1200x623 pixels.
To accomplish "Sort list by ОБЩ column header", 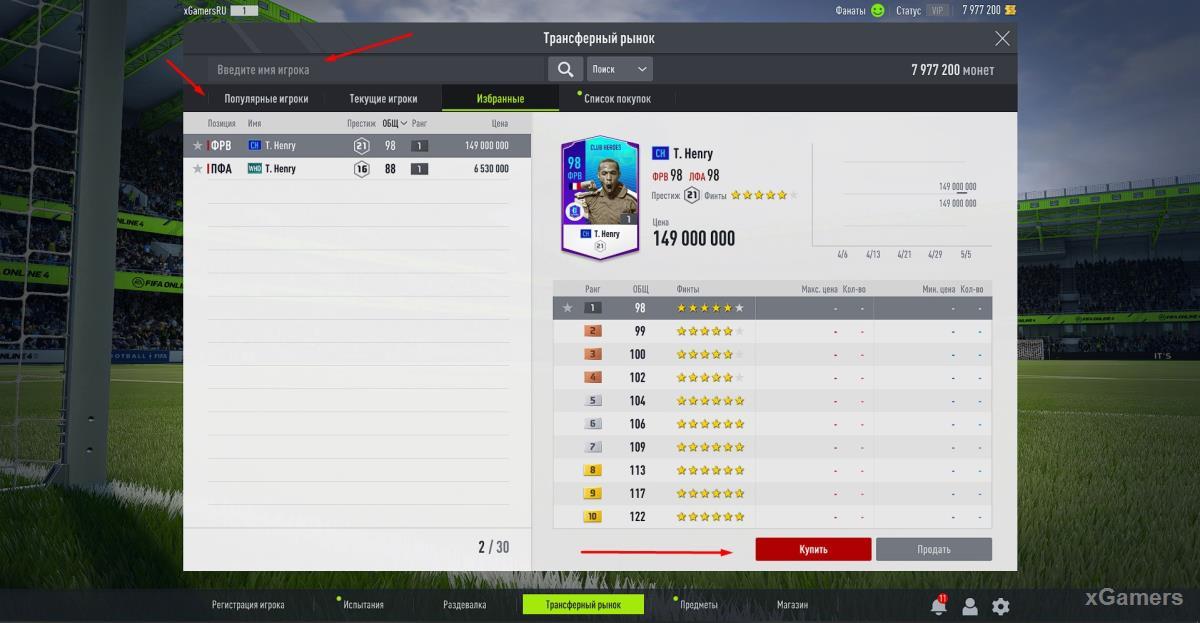I will [x=394, y=124].
